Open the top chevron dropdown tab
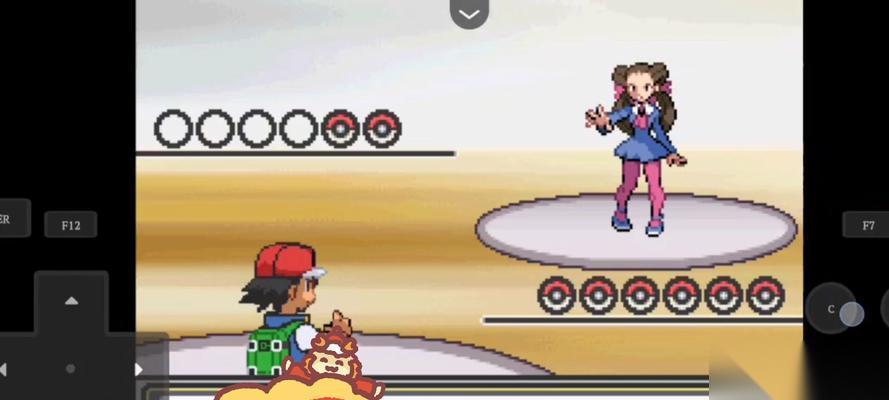The image size is (889, 400). 469,13
